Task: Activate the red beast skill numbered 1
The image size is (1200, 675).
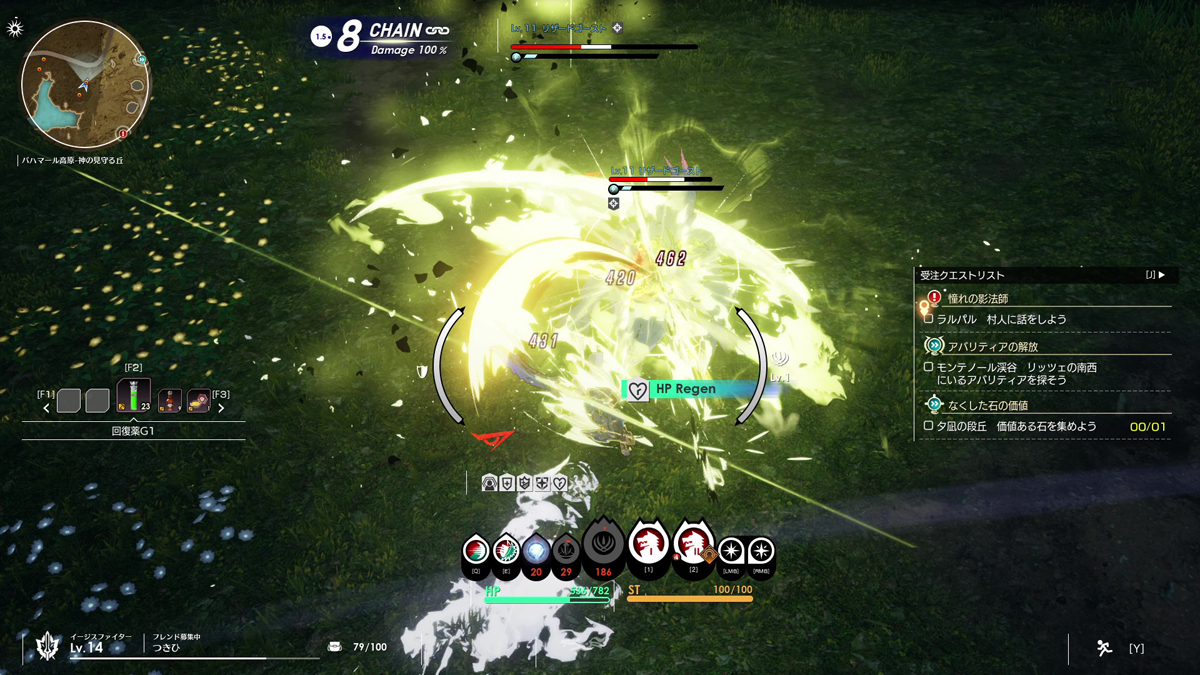Action: pyautogui.click(x=648, y=545)
